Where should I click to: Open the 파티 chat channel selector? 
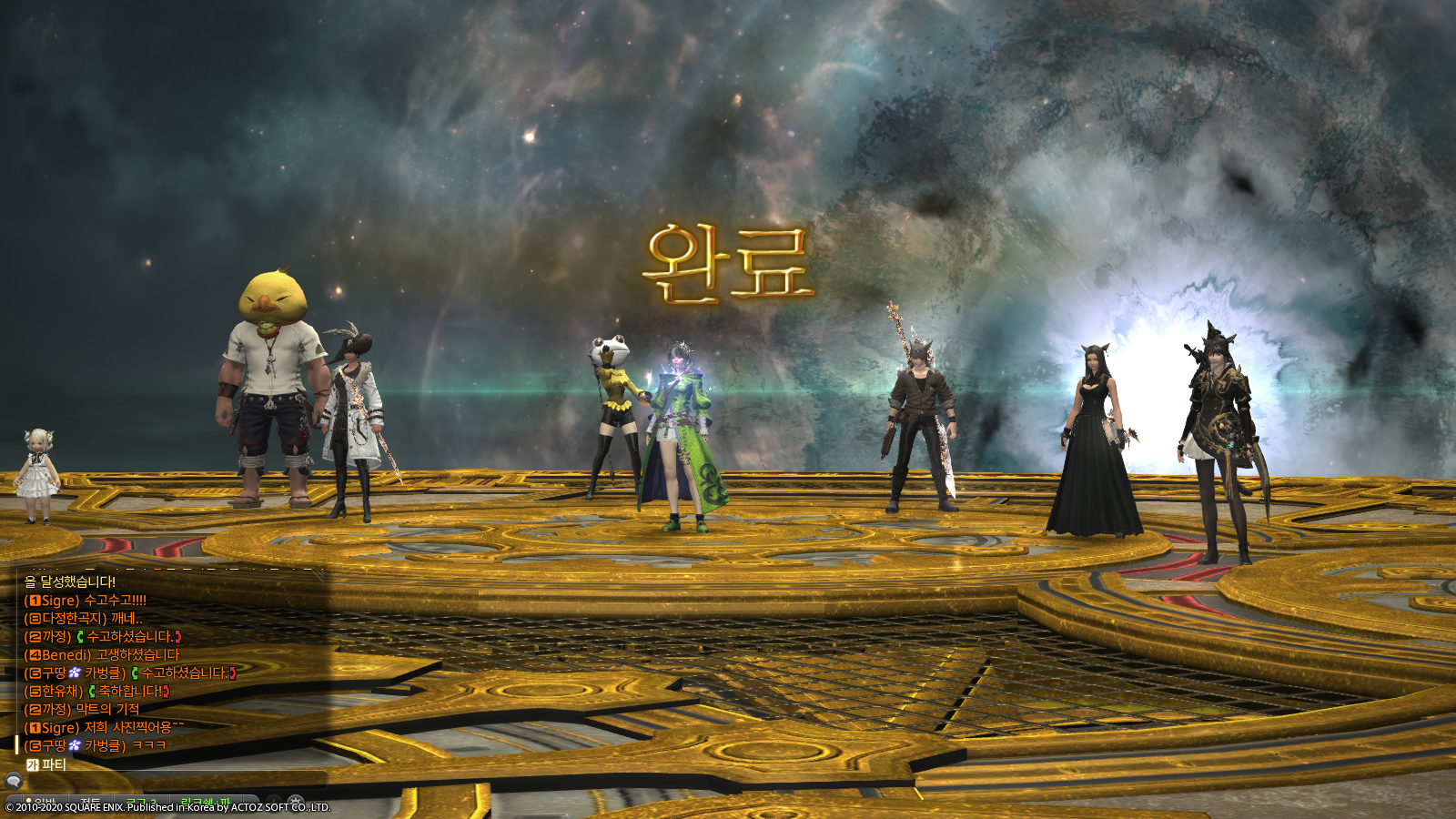[x=52, y=765]
